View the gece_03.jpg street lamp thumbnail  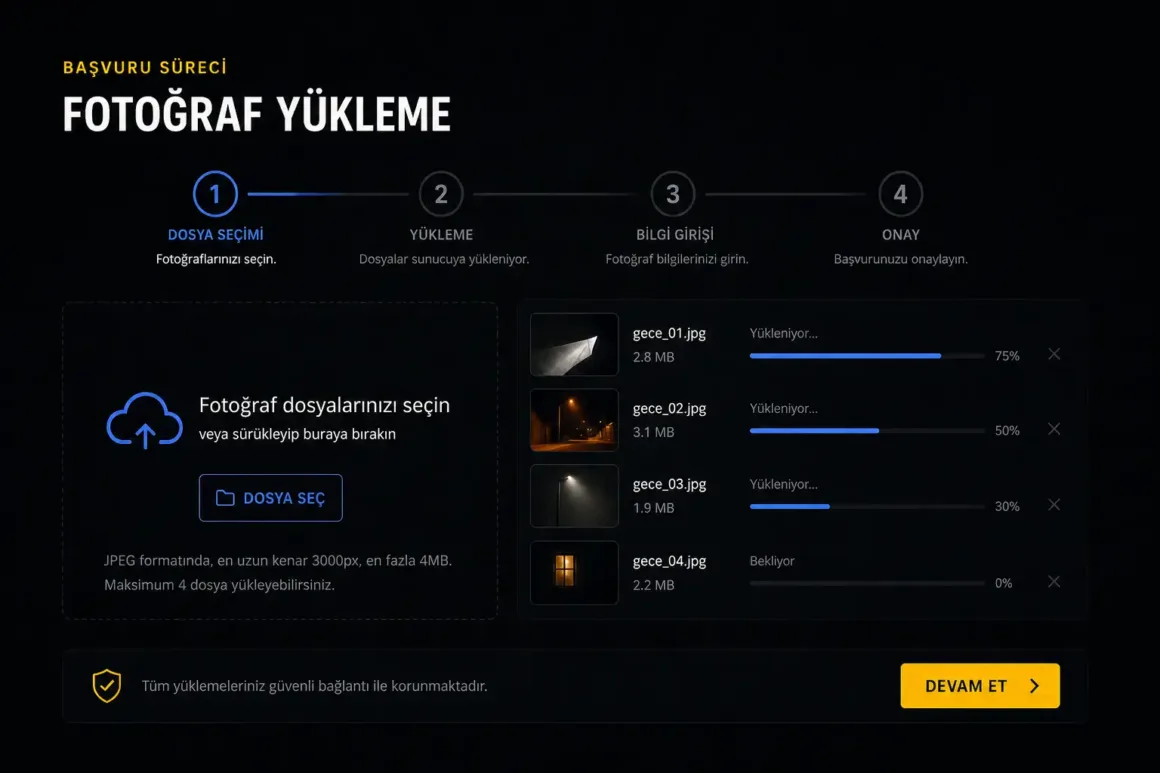574,496
